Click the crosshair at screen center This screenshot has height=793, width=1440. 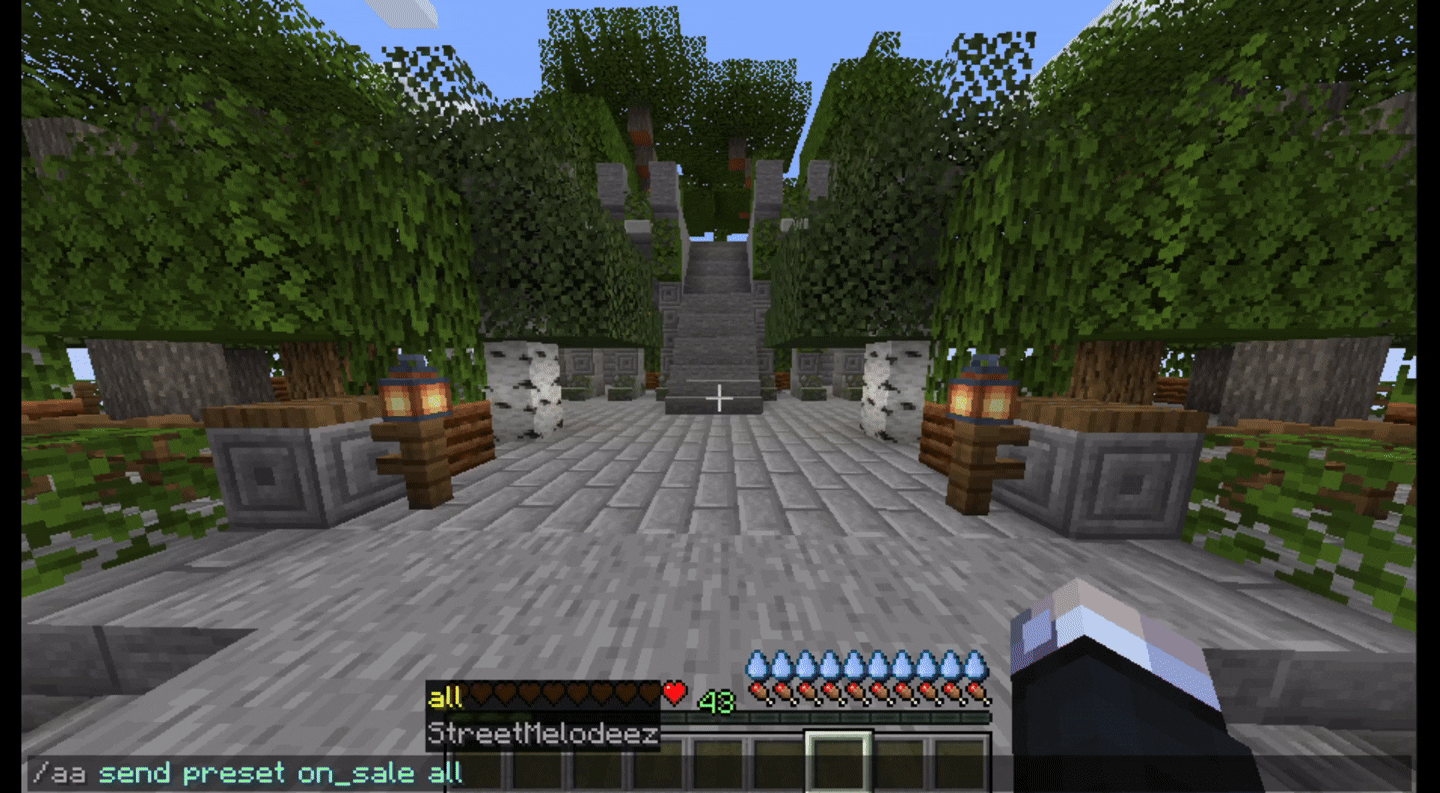tap(718, 398)
